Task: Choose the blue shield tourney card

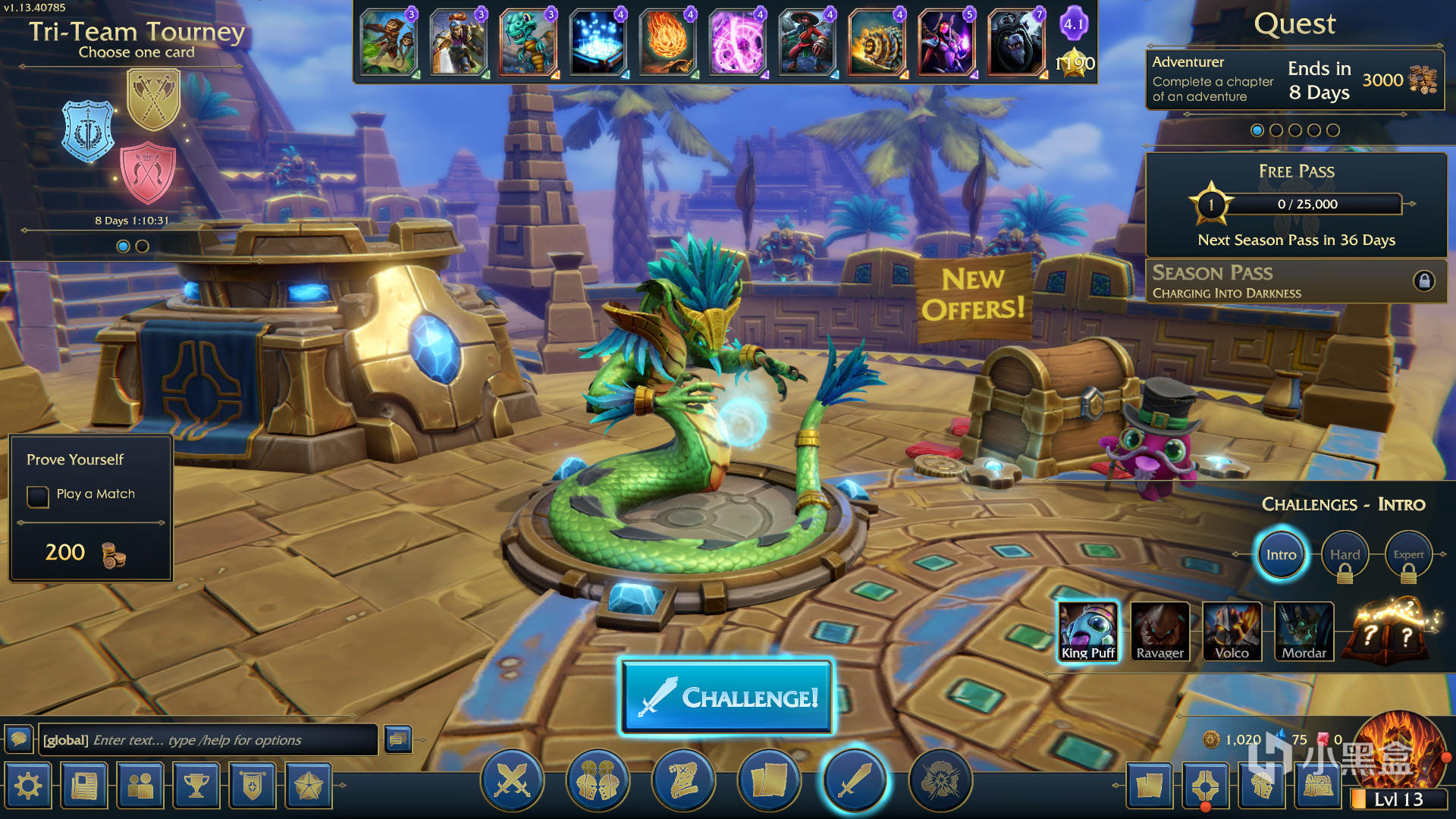Action: coord(88,131)
